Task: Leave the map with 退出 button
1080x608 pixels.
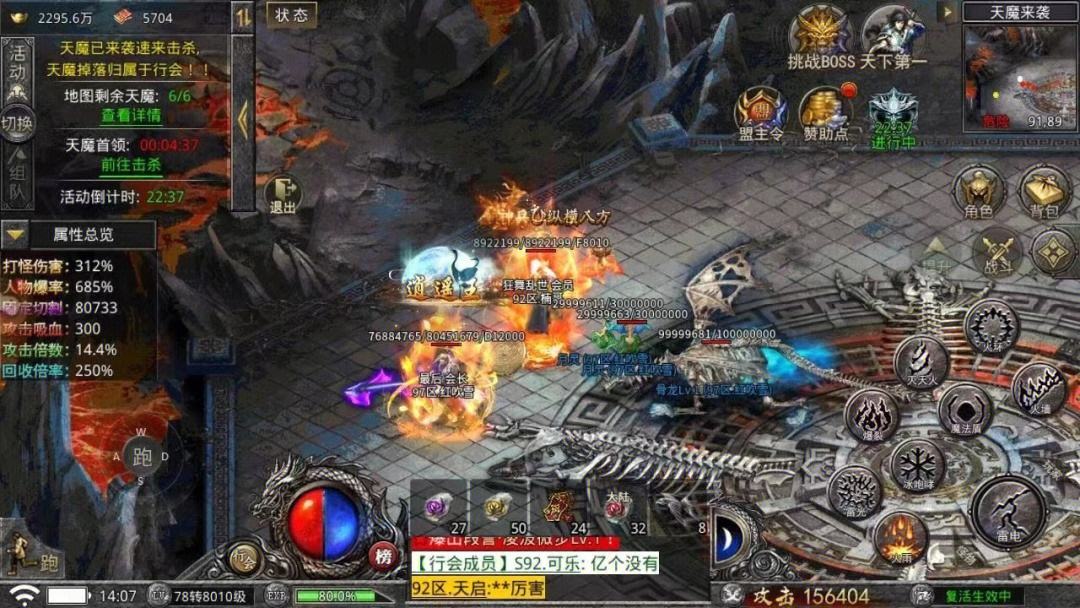Action: (283, 195)
